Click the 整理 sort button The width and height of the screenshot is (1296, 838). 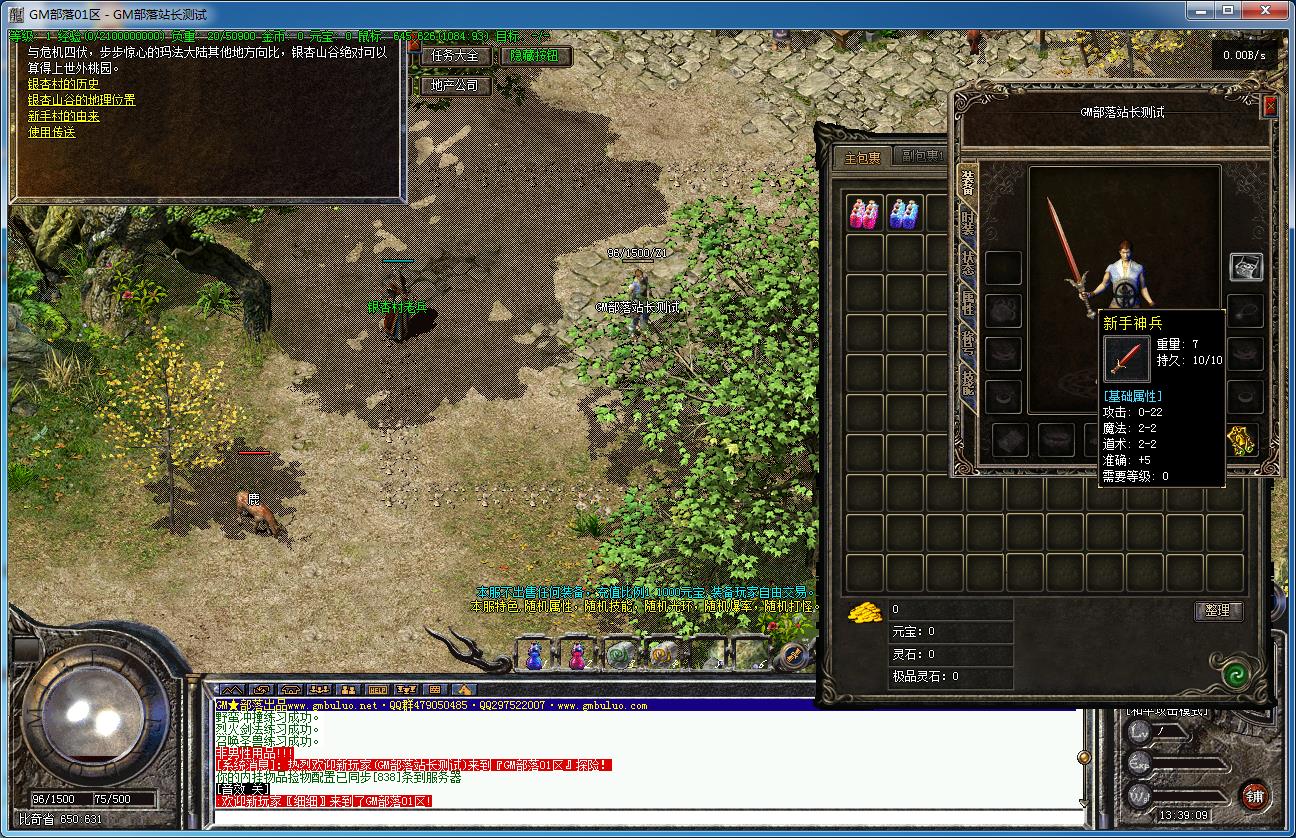point(1218,611)
